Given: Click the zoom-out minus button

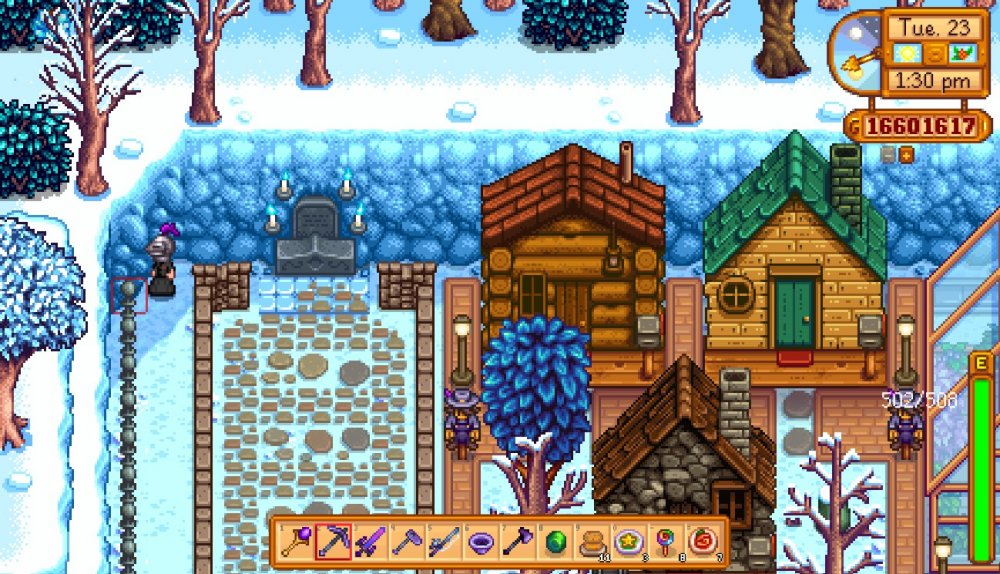Looking at the screenshot, I should (888, 154).
